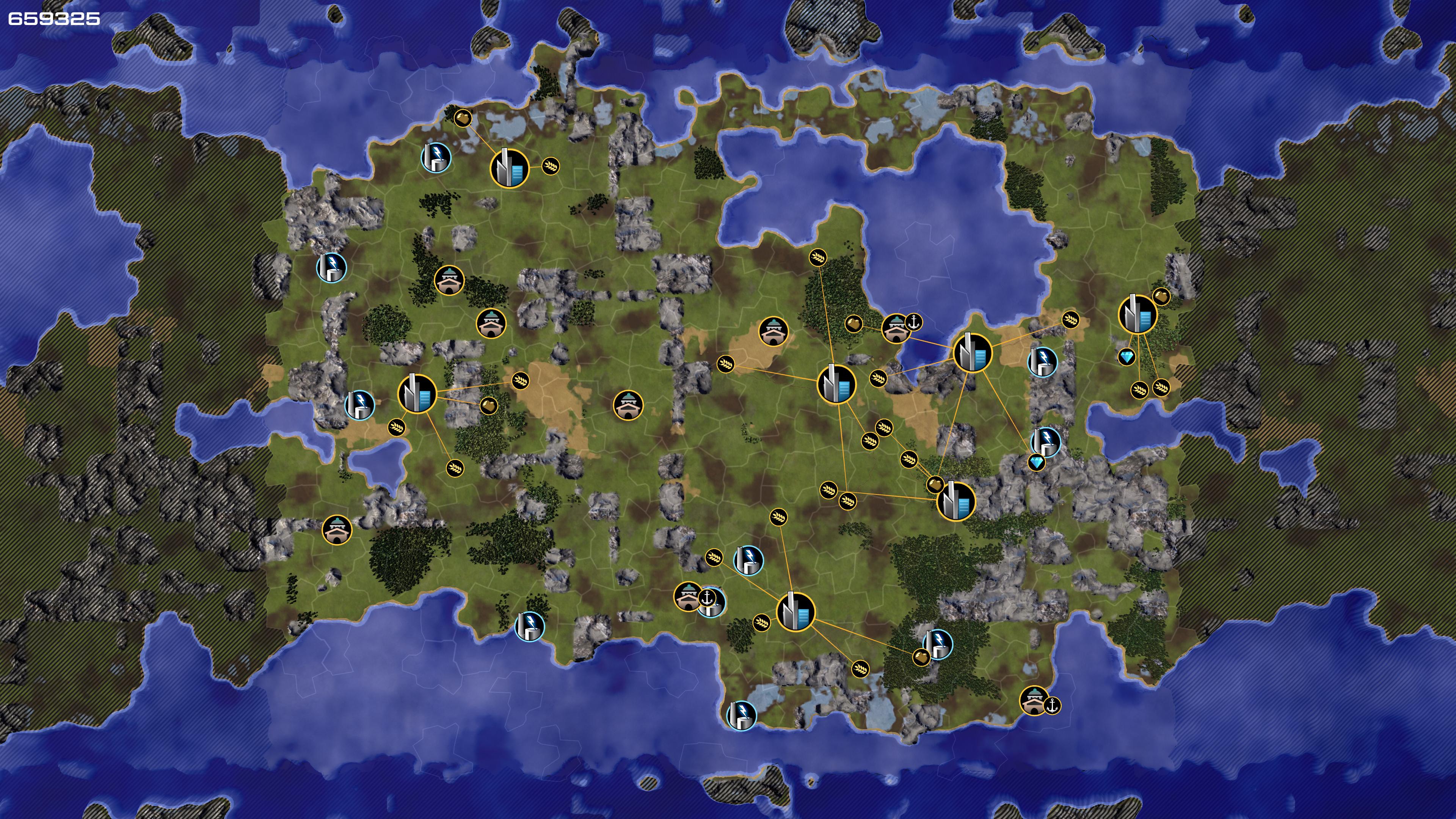1456x819 pixels.
Task: Select the anchor icon beside the lakeside village
Action: (913, 322)
